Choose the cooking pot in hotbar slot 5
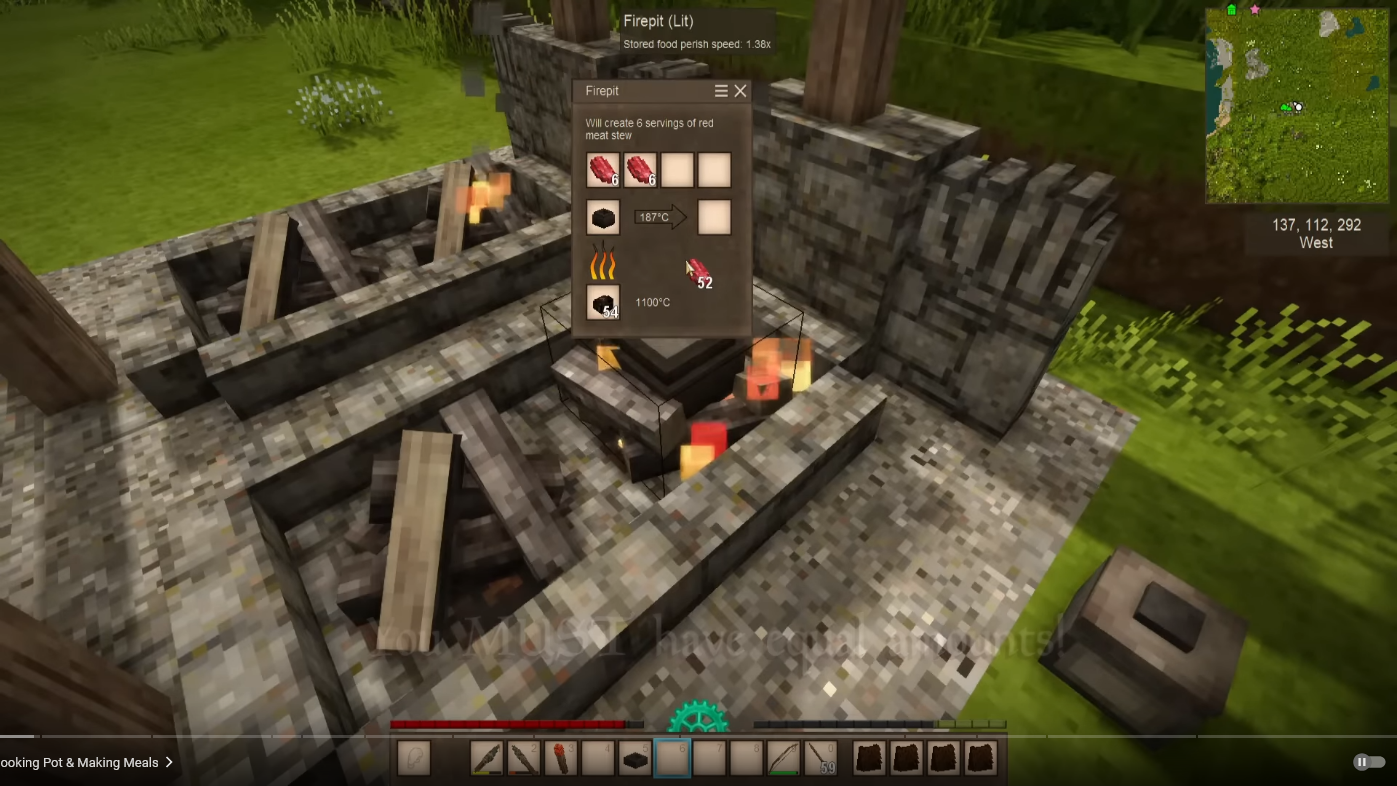This screenshot has width=1397, height=786. 635,759
